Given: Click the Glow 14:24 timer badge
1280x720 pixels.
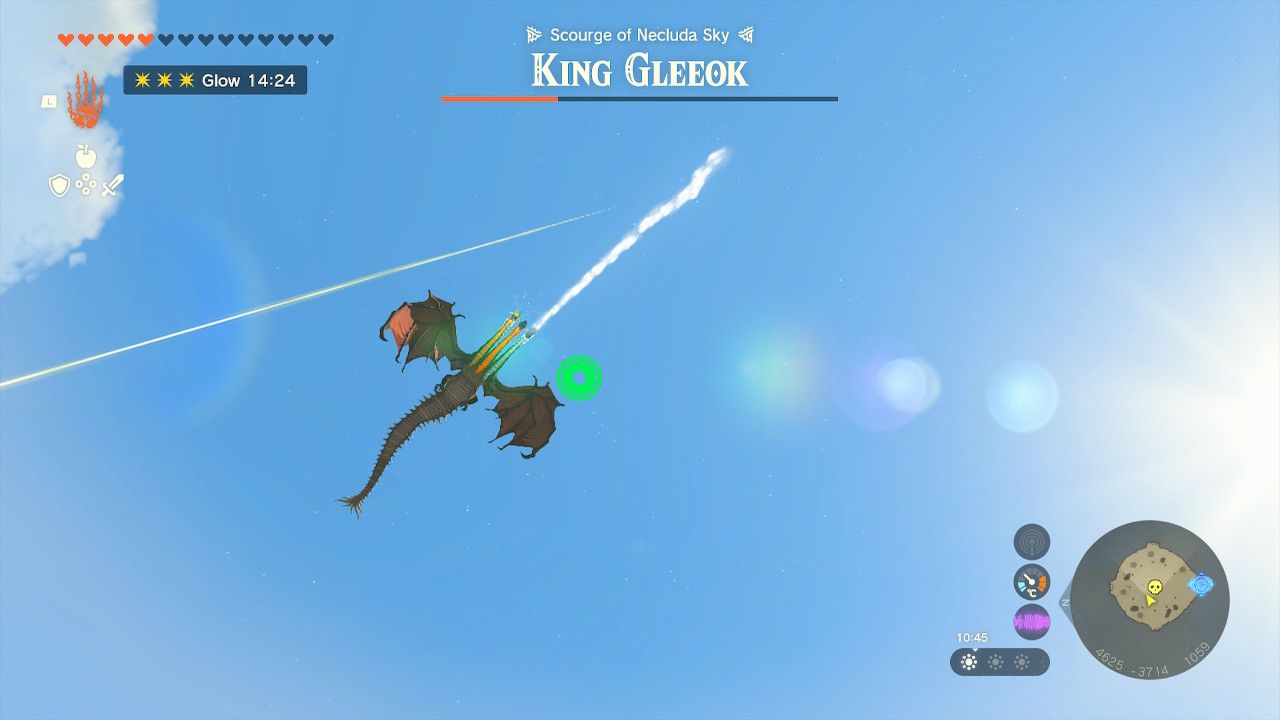Looking at the screenshot, I should (215, 80).
